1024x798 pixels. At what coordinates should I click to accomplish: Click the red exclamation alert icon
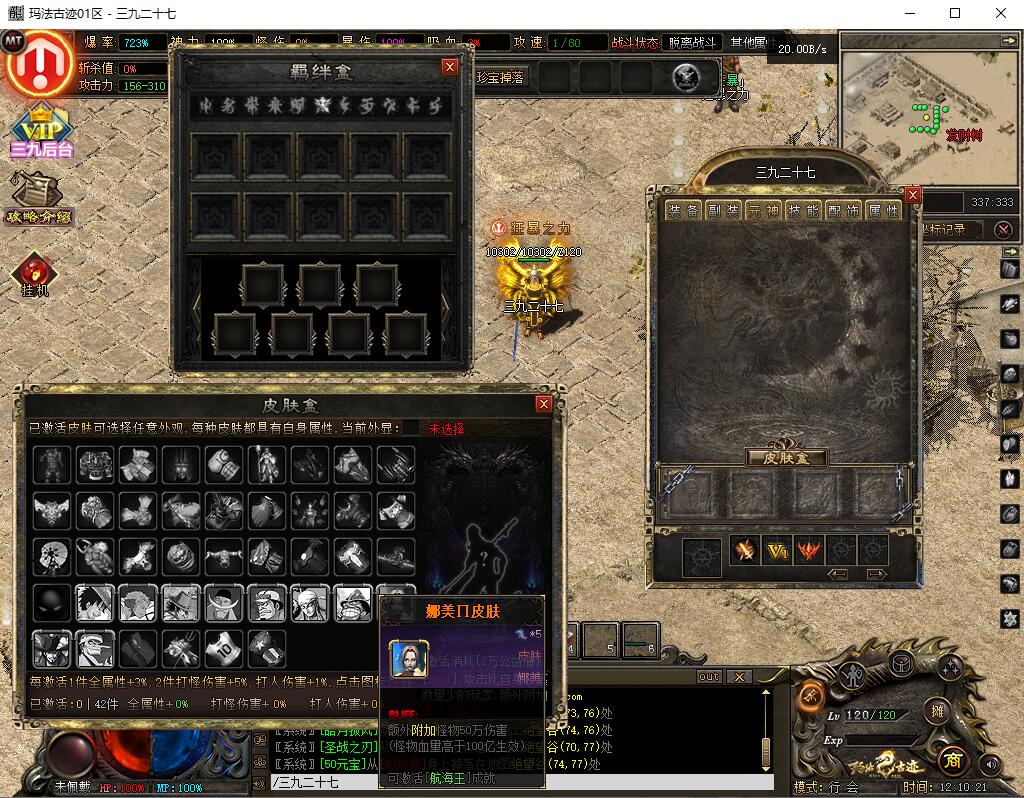tap(40, 62)
